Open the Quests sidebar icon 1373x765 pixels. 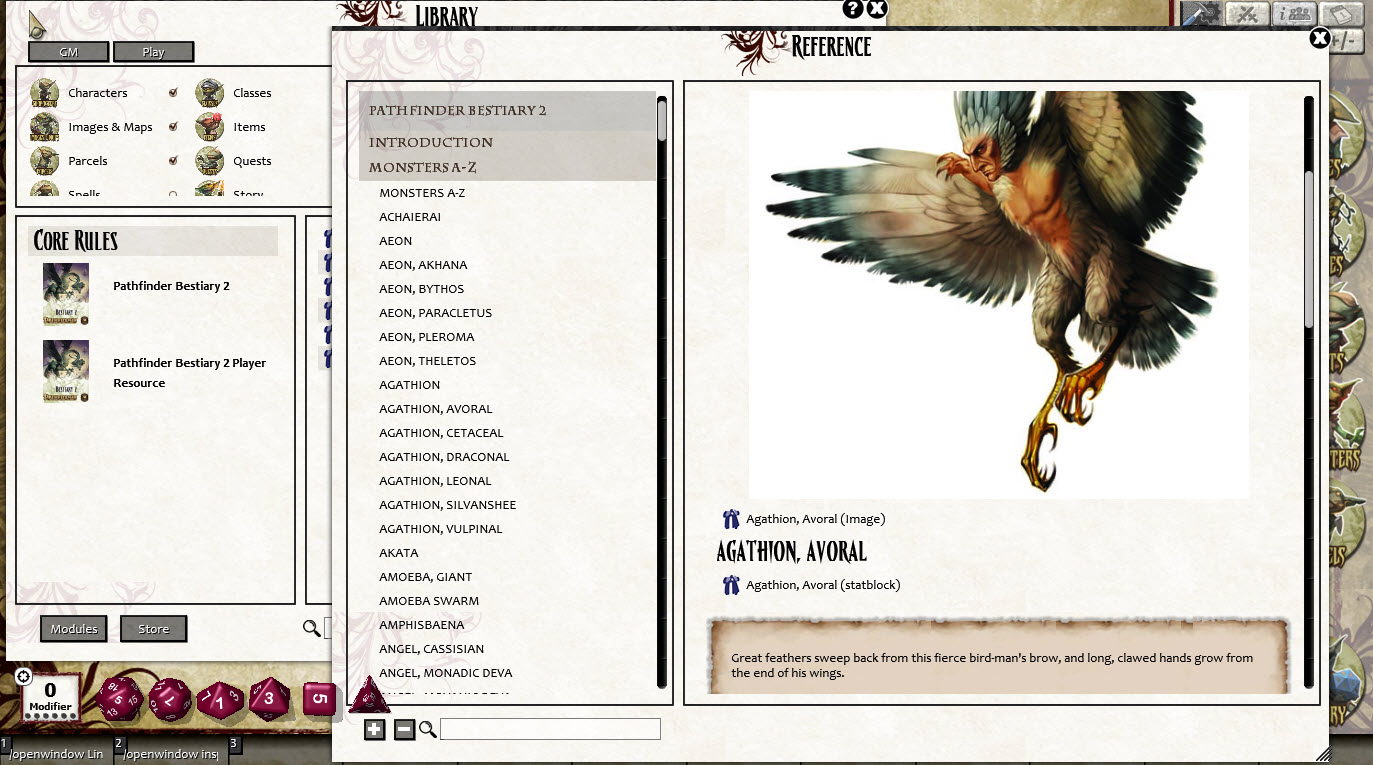point(210,161)
